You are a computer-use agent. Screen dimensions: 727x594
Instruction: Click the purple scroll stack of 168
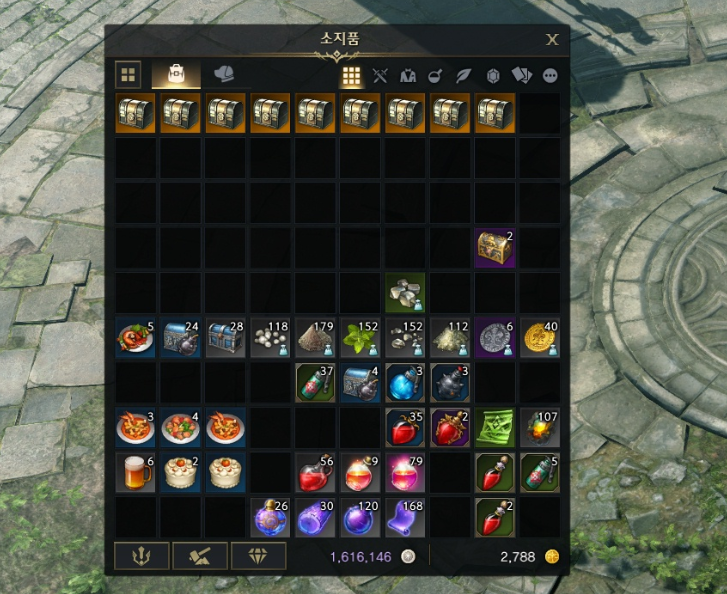(x=405, y=516)
